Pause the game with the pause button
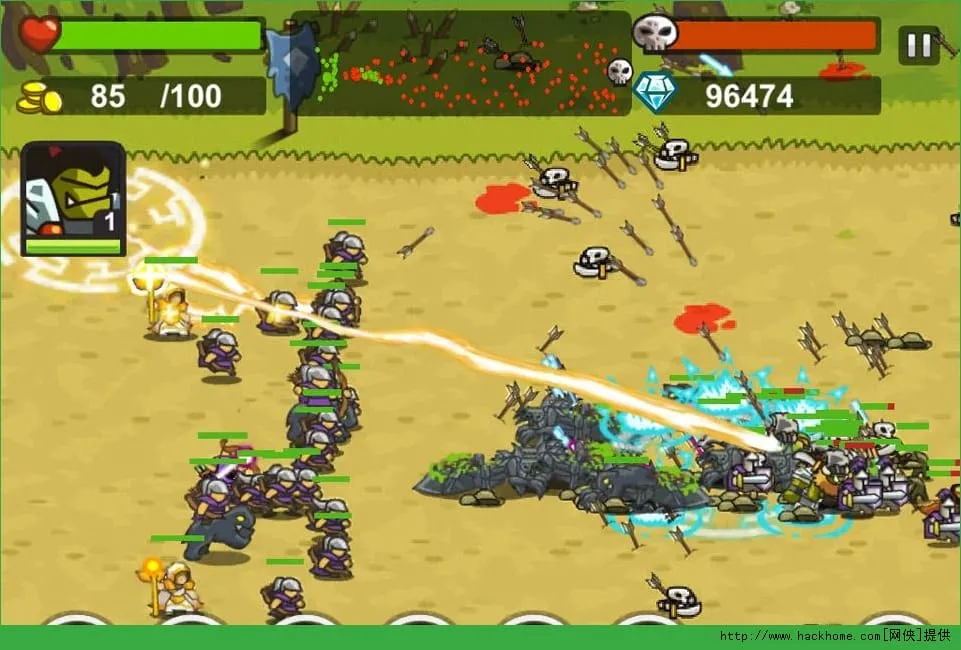This screenshot has height=650, width=961. point(918,45)
